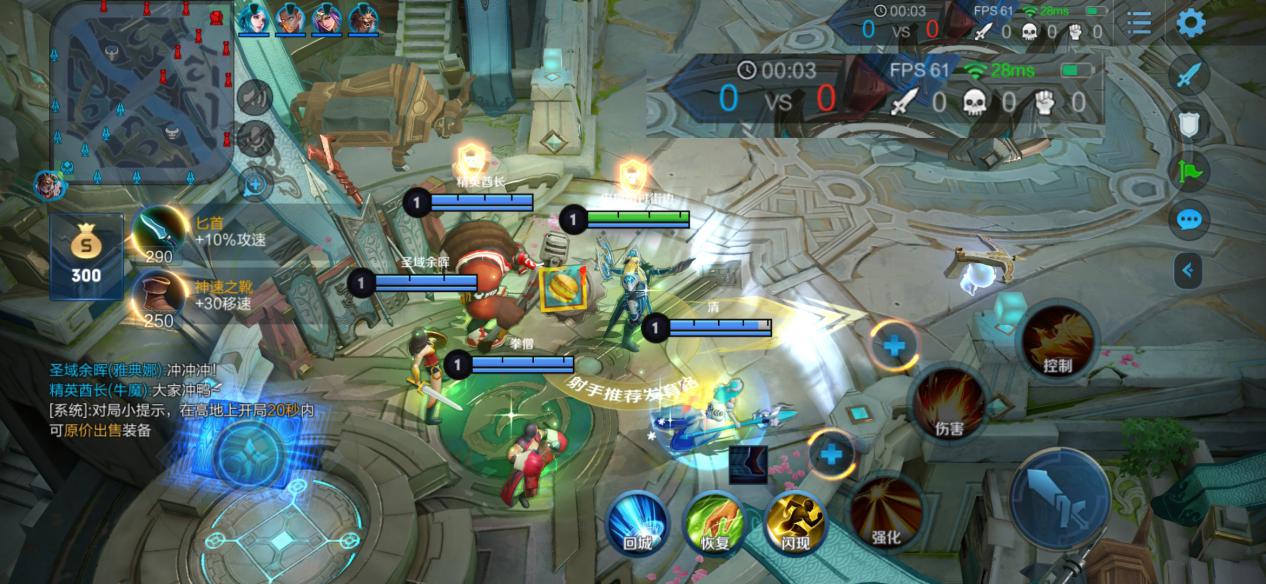Cast the 闪现 flash summoner spell
Image resolution: width=1266 pixels, height=584 pixels.
795,522
